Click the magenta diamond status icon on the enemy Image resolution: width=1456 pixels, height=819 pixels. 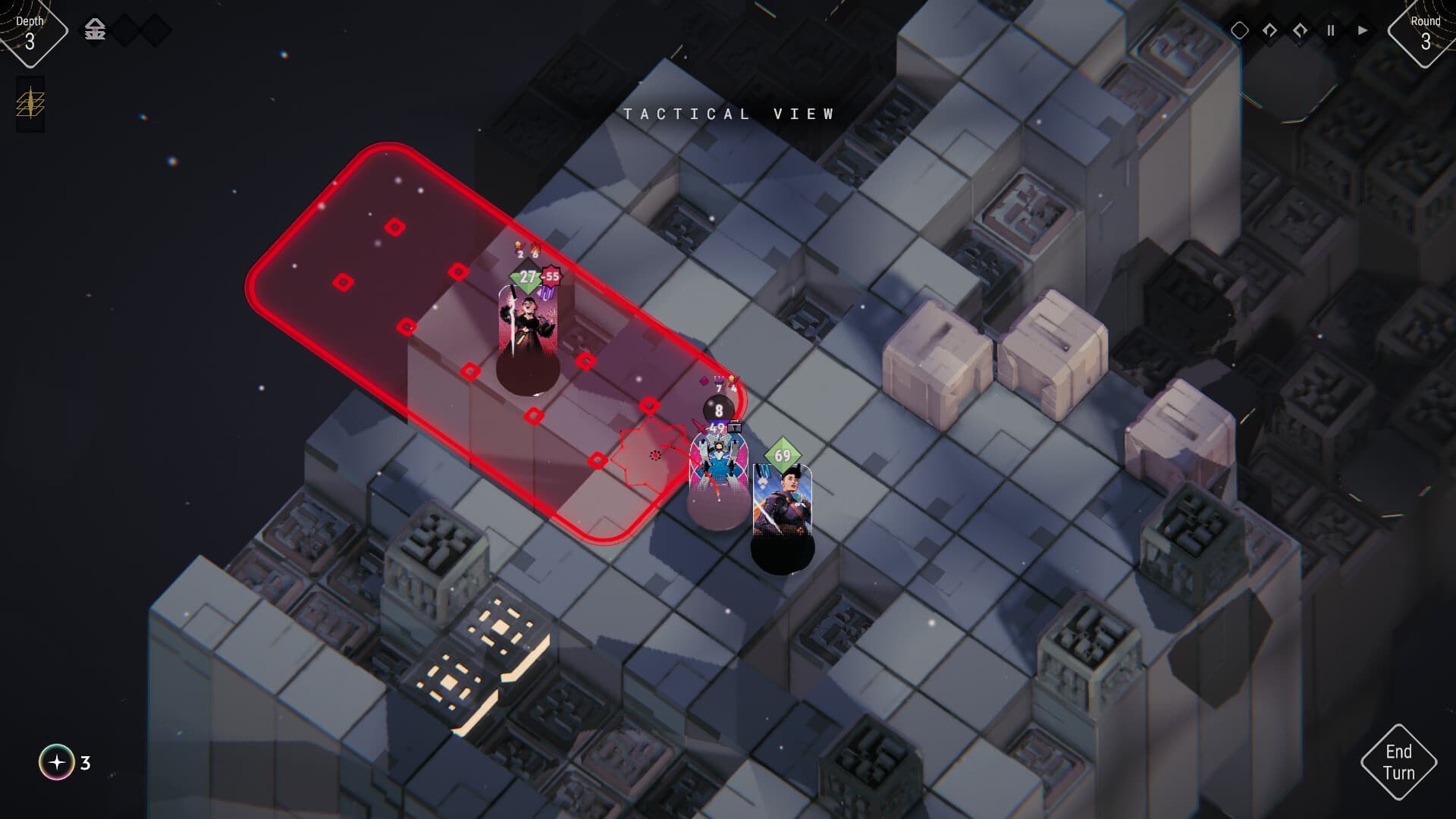703,380
